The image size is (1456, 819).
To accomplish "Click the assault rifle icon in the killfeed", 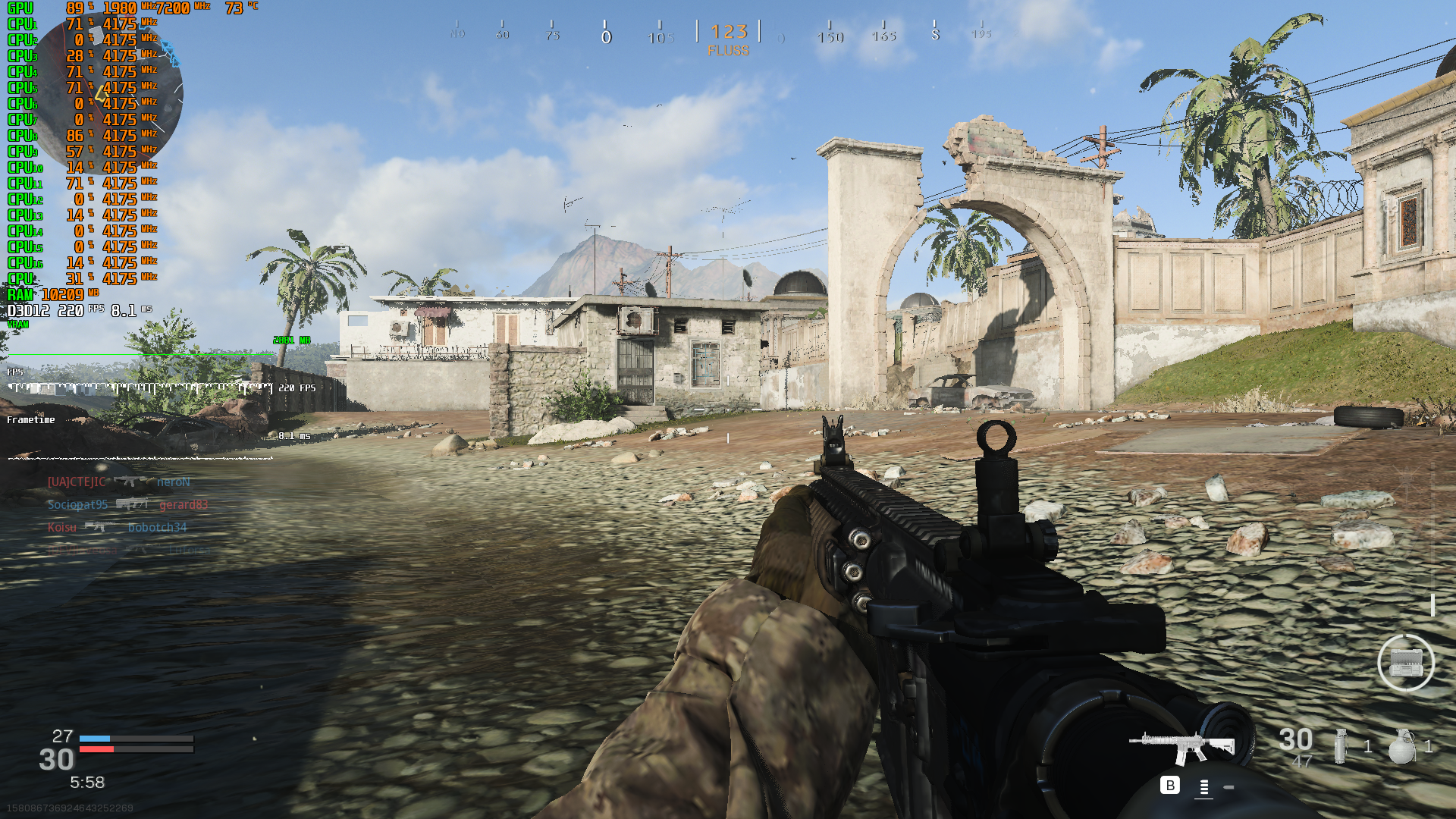I will point(130,482).
